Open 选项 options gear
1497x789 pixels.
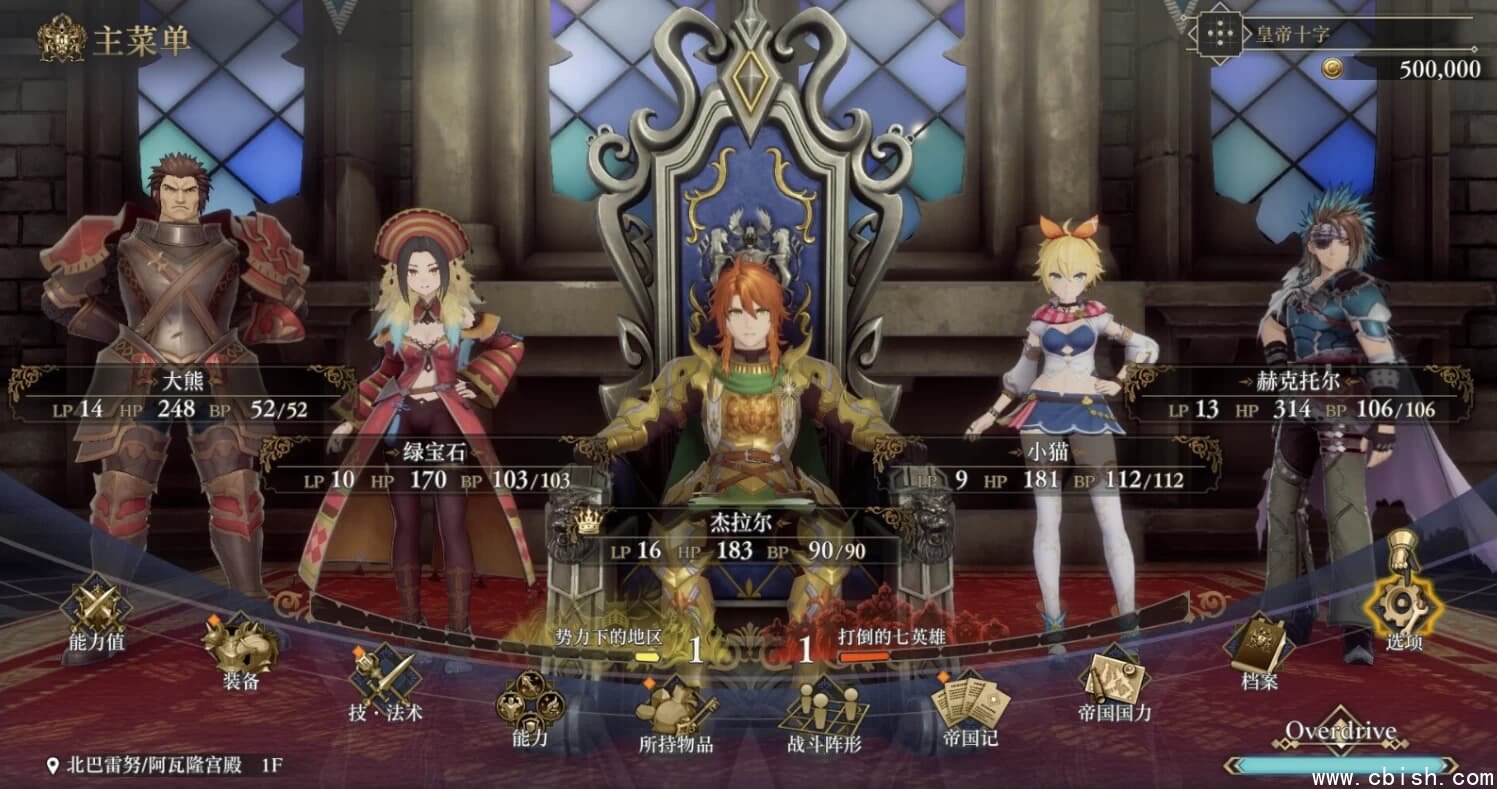coord(1403,605)
